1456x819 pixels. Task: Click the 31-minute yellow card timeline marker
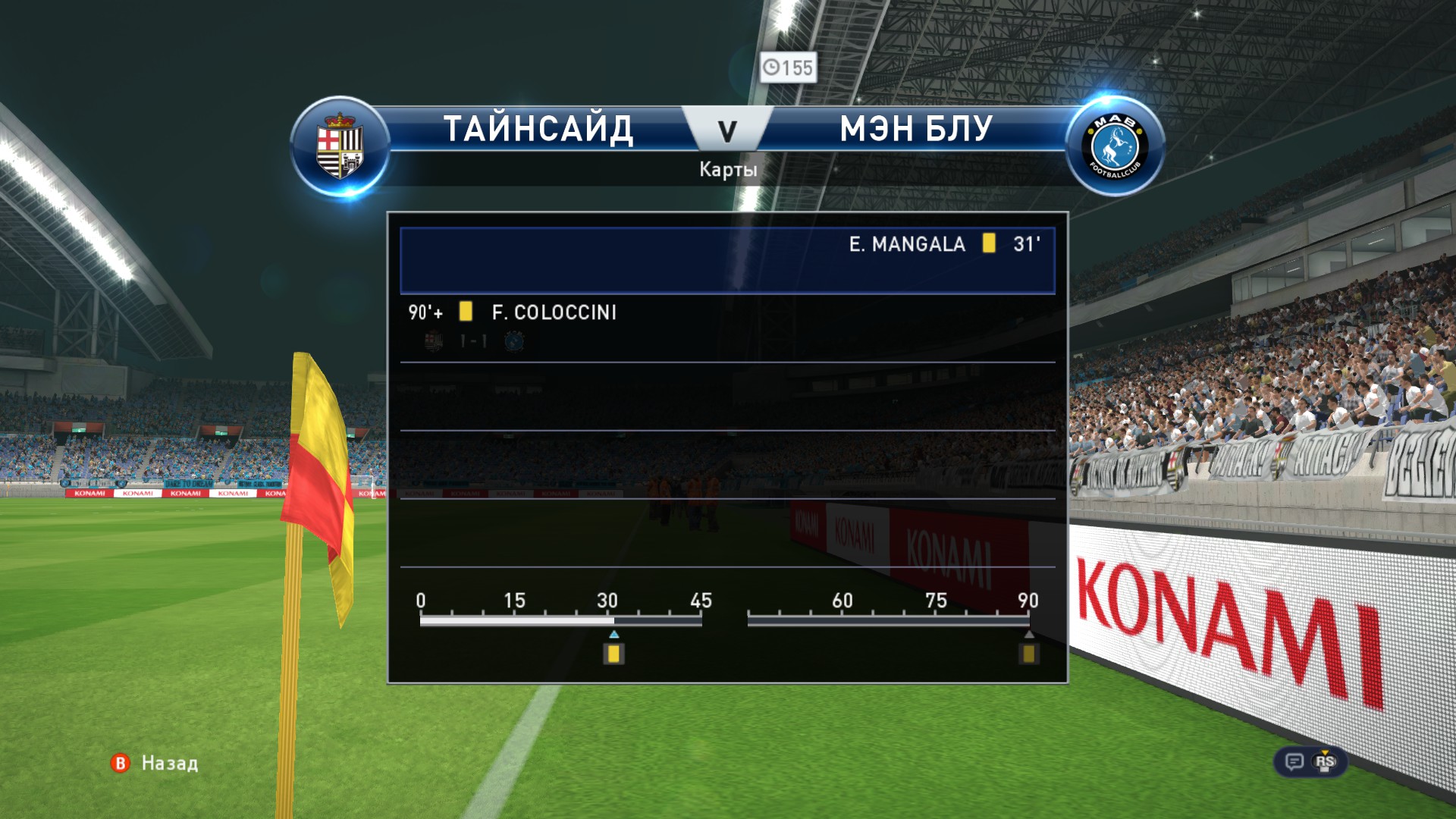click(x=613, y=653)
